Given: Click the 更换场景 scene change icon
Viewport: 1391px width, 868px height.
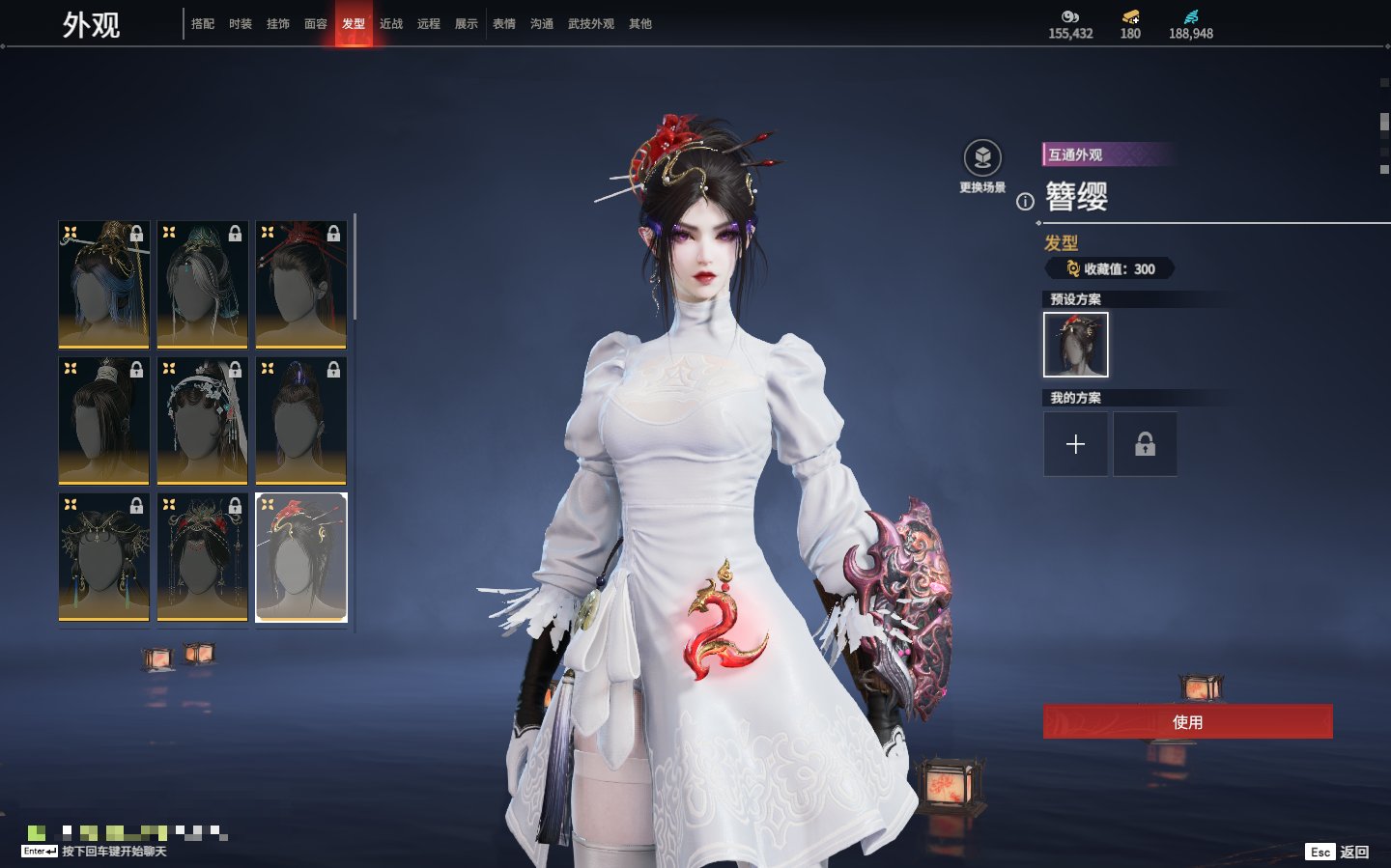Looking at the screenshot, I should pyautogui.click(x=982, y=159).
